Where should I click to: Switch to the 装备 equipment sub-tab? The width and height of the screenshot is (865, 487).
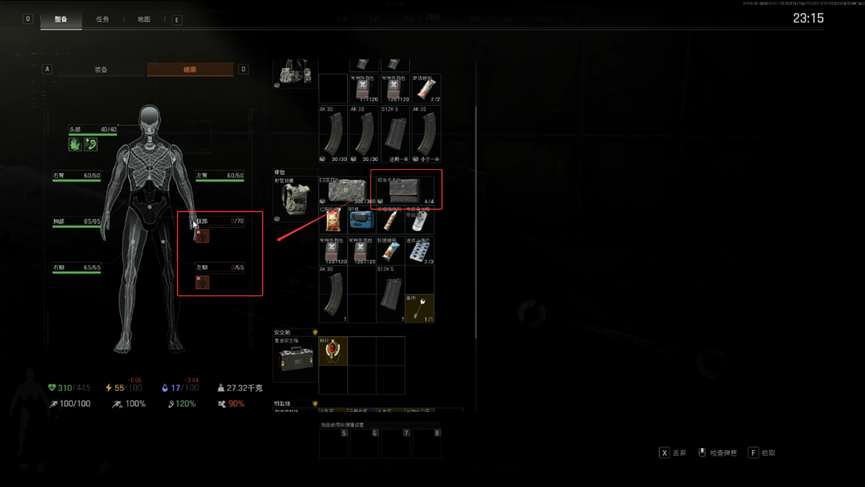101,70
